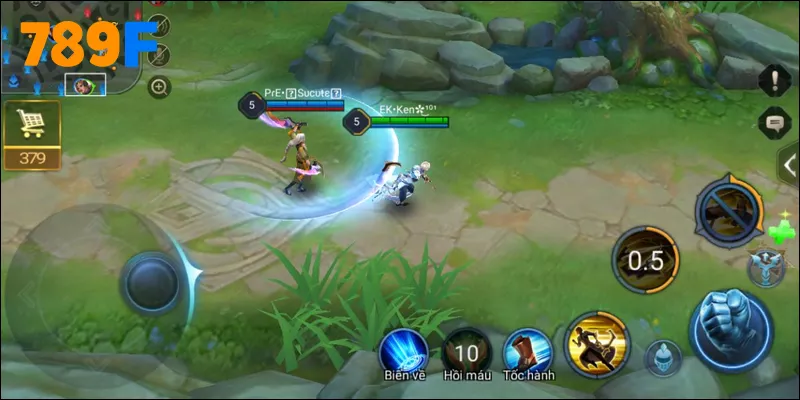800x400 pixels.
Task: Toggle the muted microphone icon
Action: (x=158, y=54)
